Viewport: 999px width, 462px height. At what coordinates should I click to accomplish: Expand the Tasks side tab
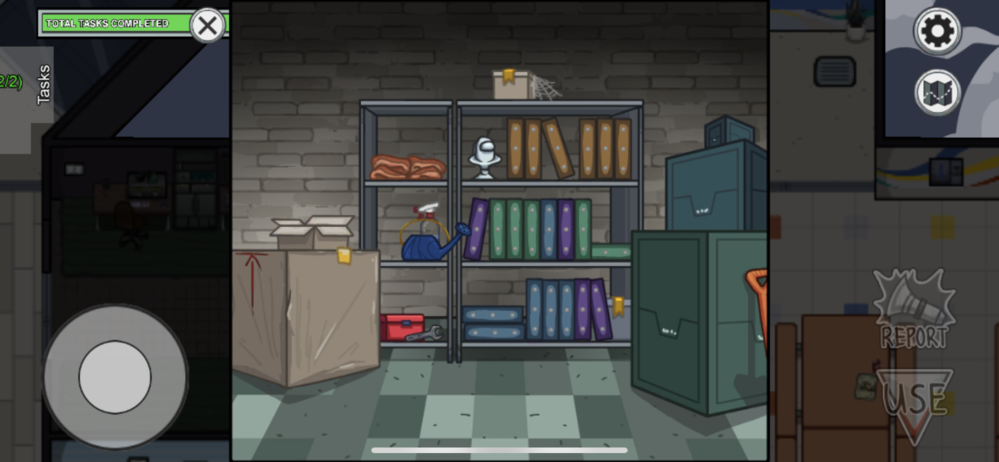tap(43, 85)
